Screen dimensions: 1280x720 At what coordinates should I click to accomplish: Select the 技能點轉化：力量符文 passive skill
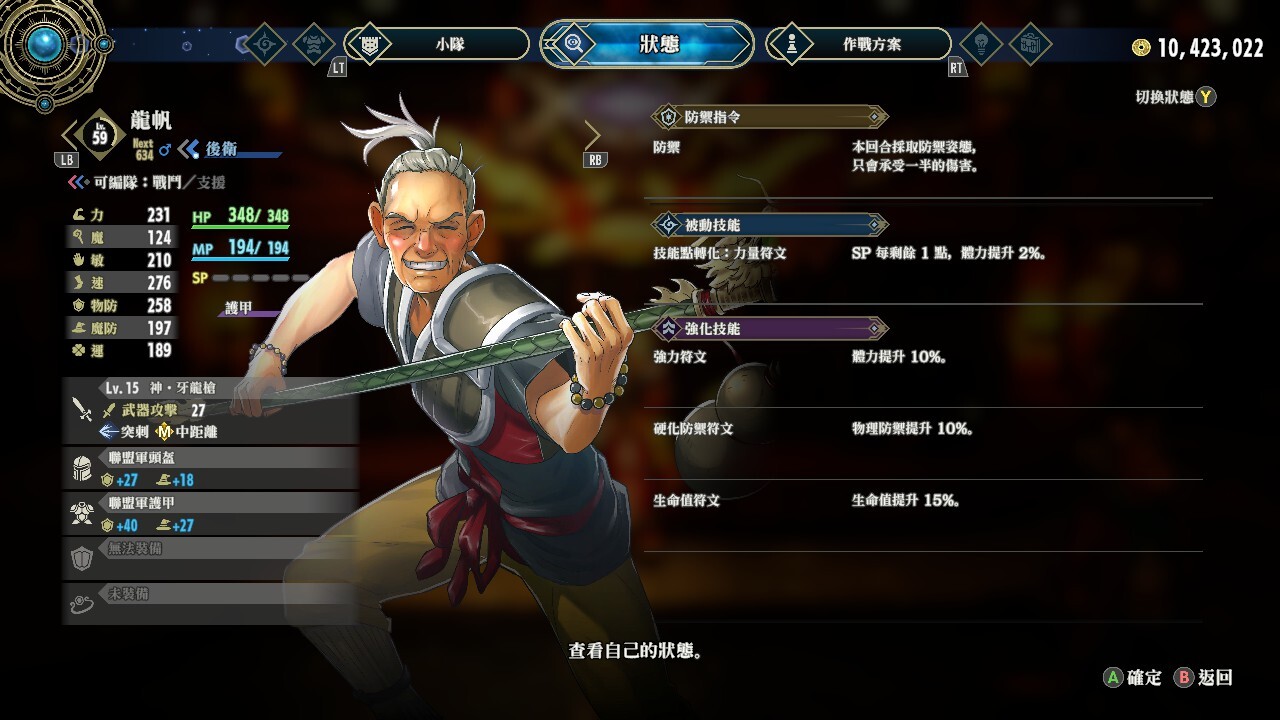(925, 253)
